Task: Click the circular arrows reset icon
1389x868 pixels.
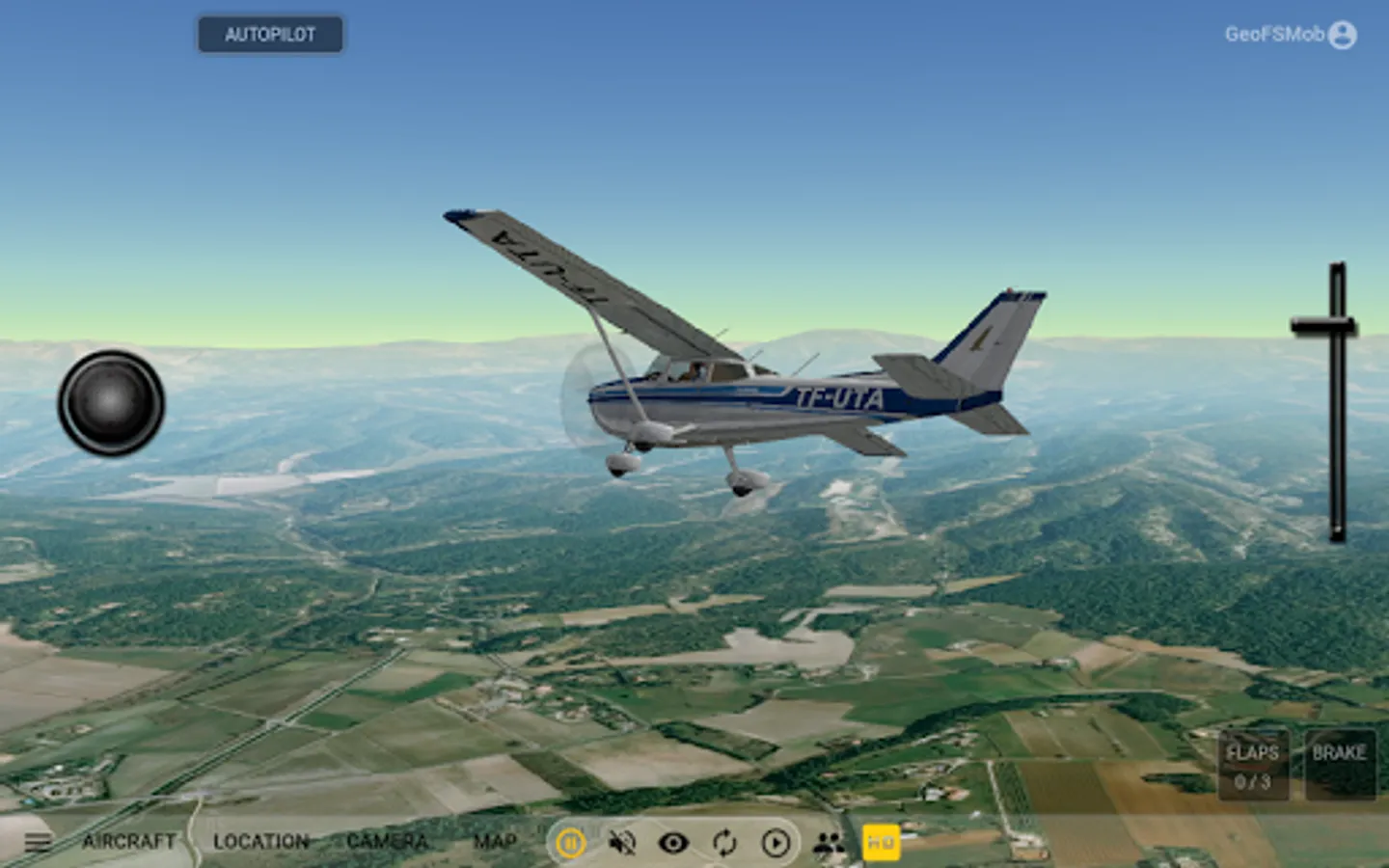Action: 724,843
